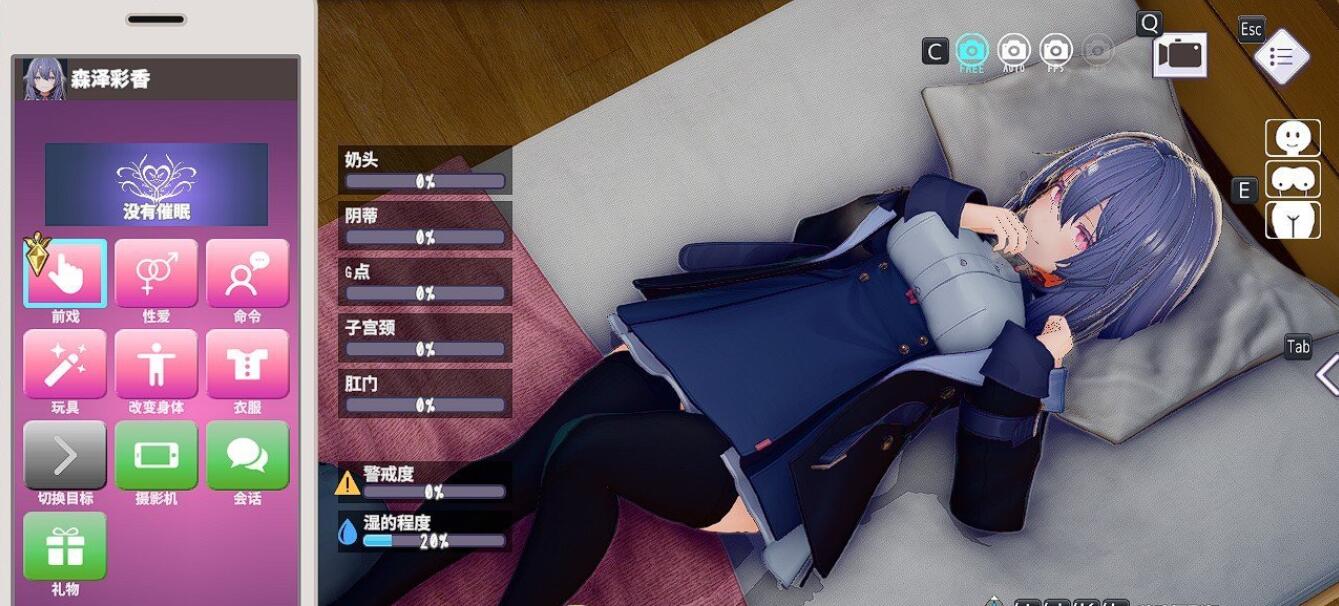Open the 命令 command menu
The height and width of the screenshot is (606, 1339).
click(x=247, y=273)
